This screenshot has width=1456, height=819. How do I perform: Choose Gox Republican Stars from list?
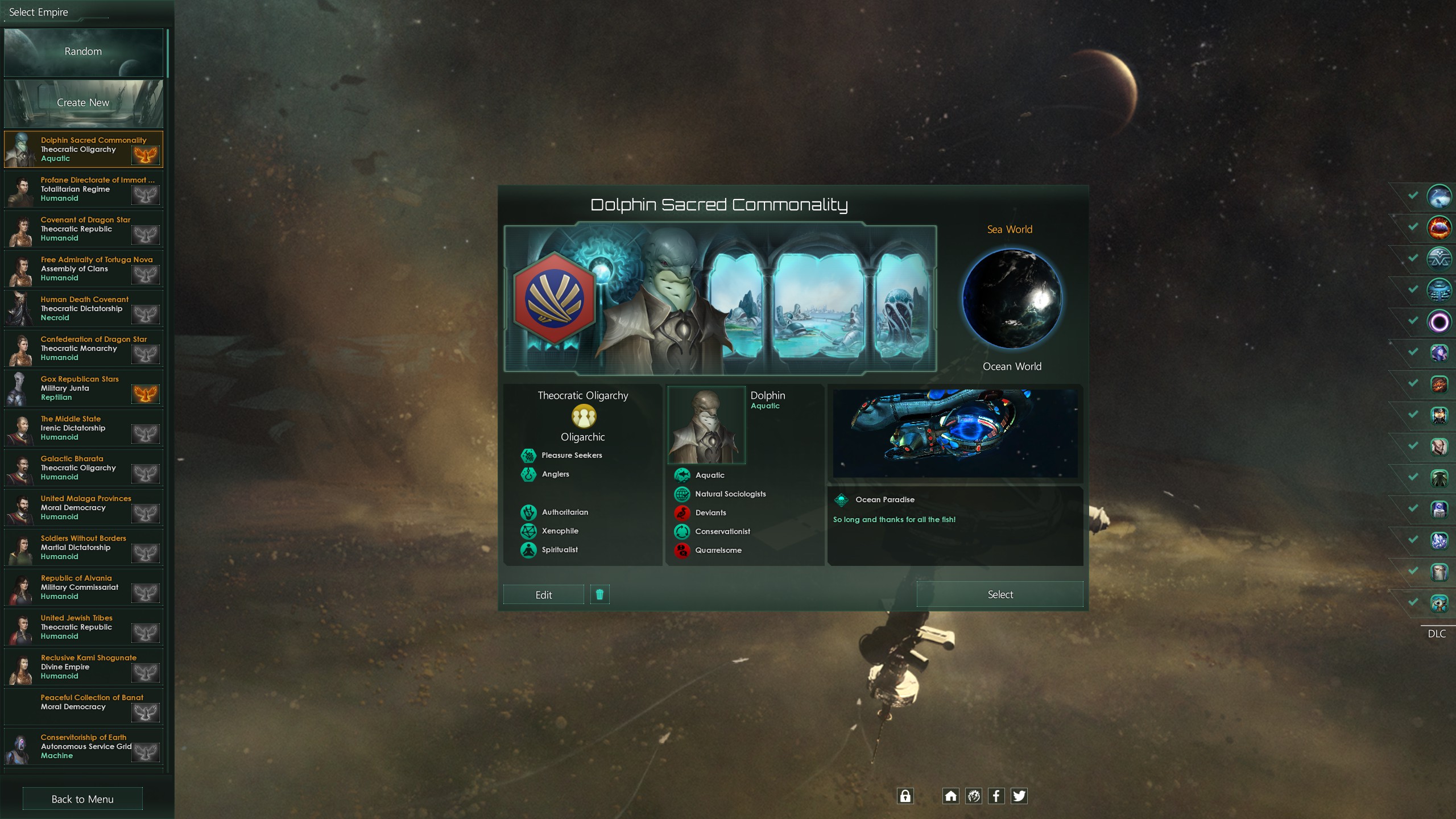[x=84, y=388]
